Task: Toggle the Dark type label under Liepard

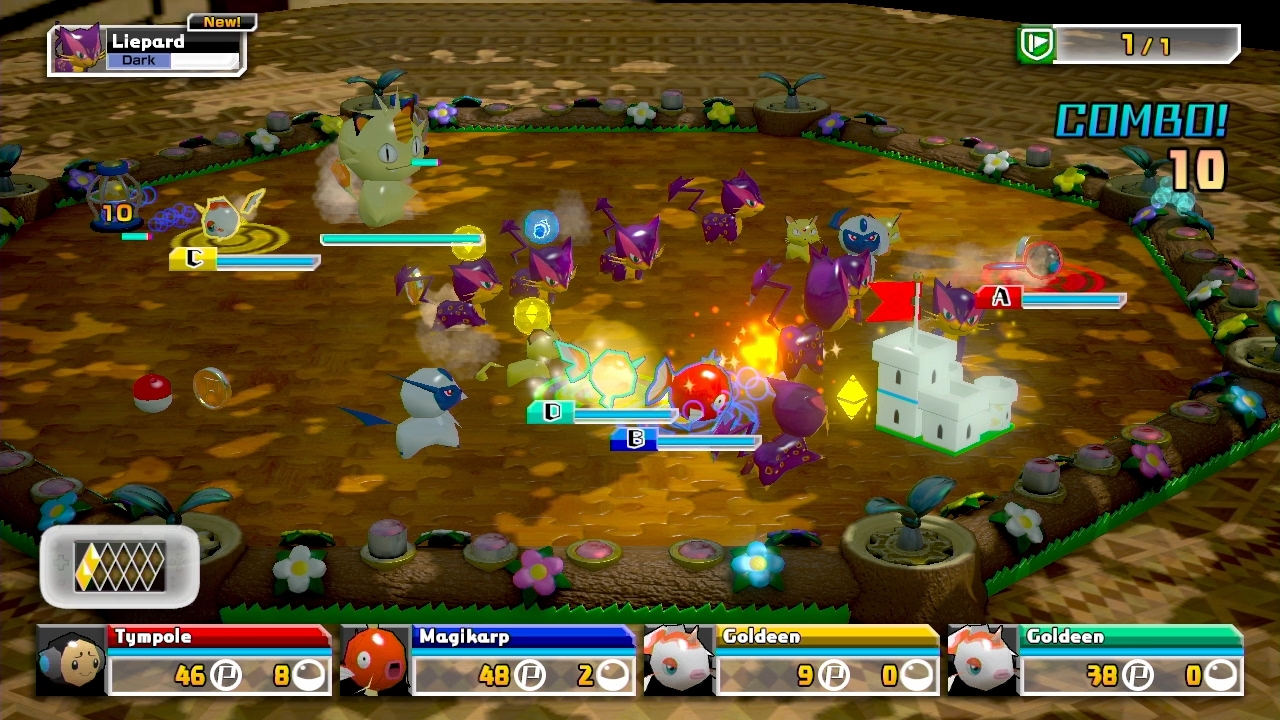Action: [x=137, y=60]
